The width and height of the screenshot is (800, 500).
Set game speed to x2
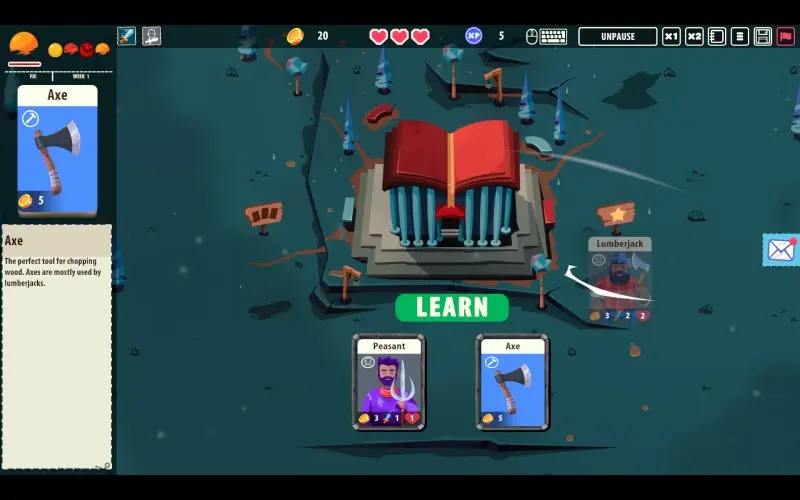click(694, 37)
